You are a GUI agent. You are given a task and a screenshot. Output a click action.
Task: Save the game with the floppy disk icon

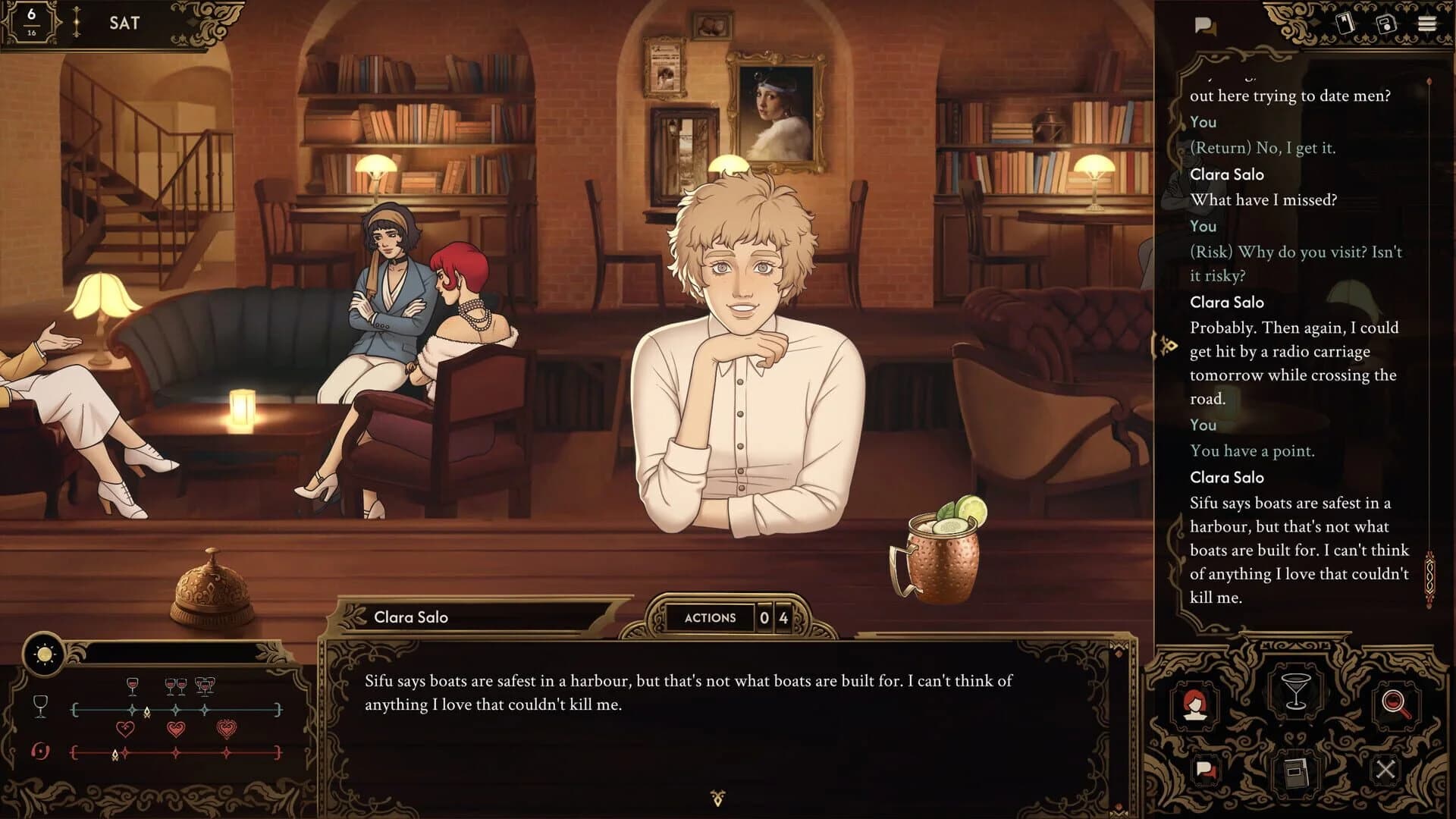(x=1386, y=24)
